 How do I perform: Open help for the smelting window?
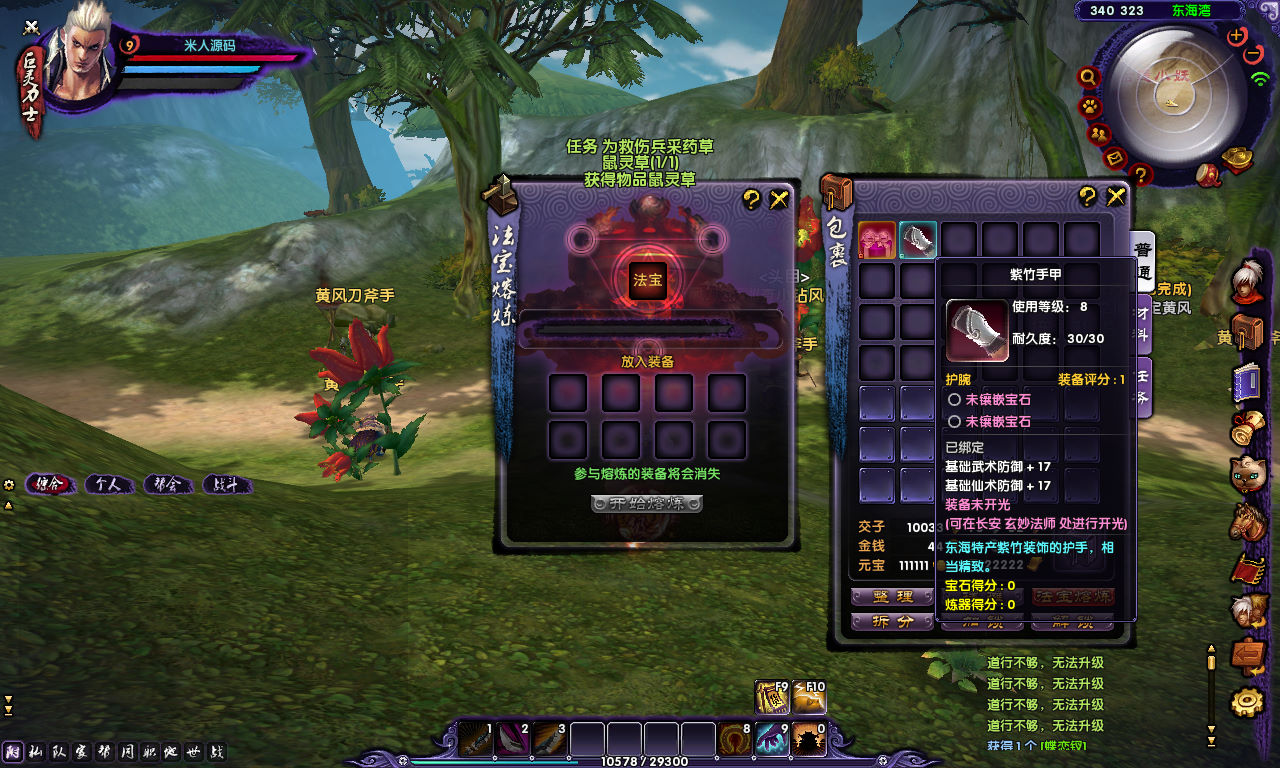pyautogui.click(x=752, y=200)
